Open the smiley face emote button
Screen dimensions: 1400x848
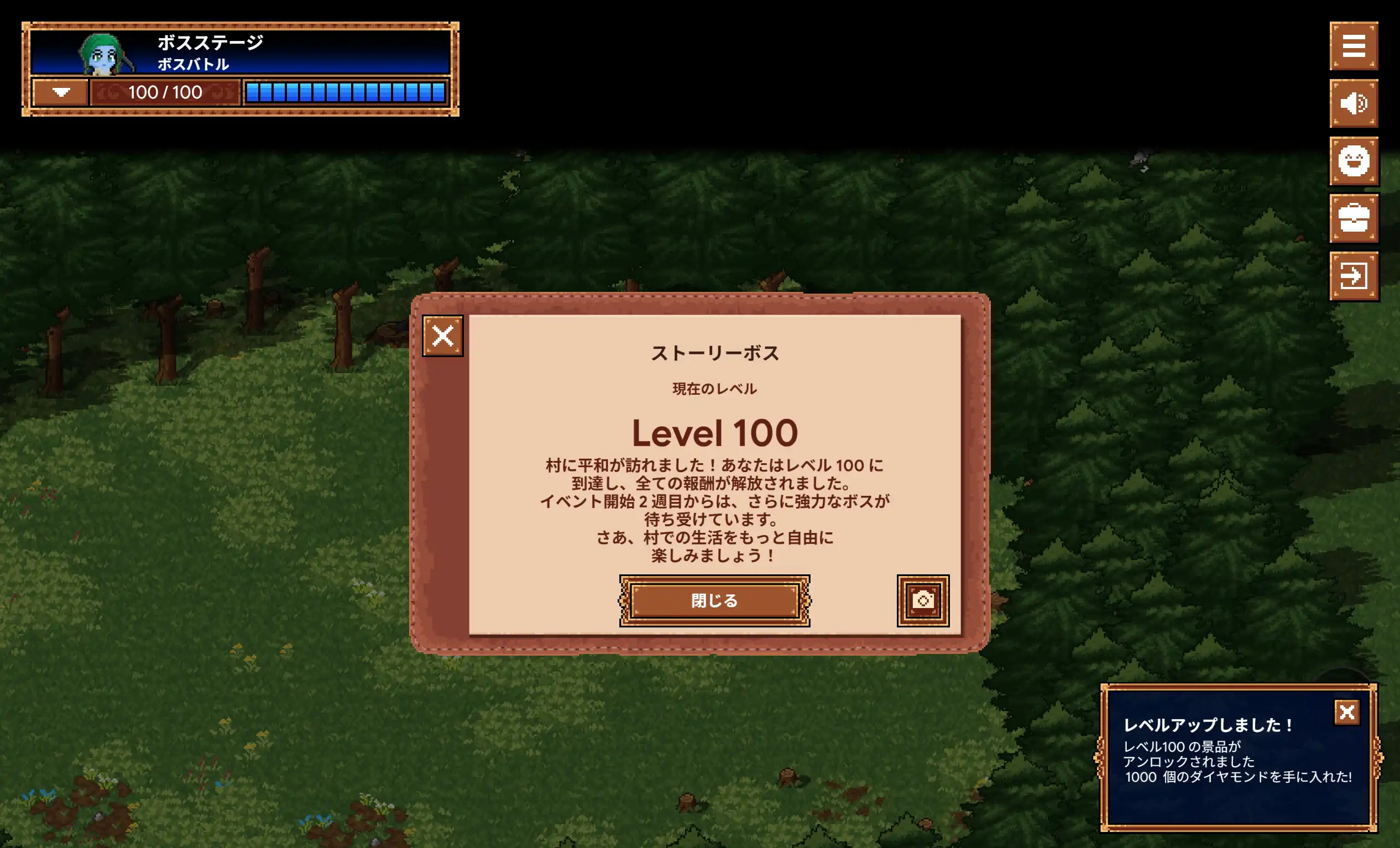[1354, 161]
